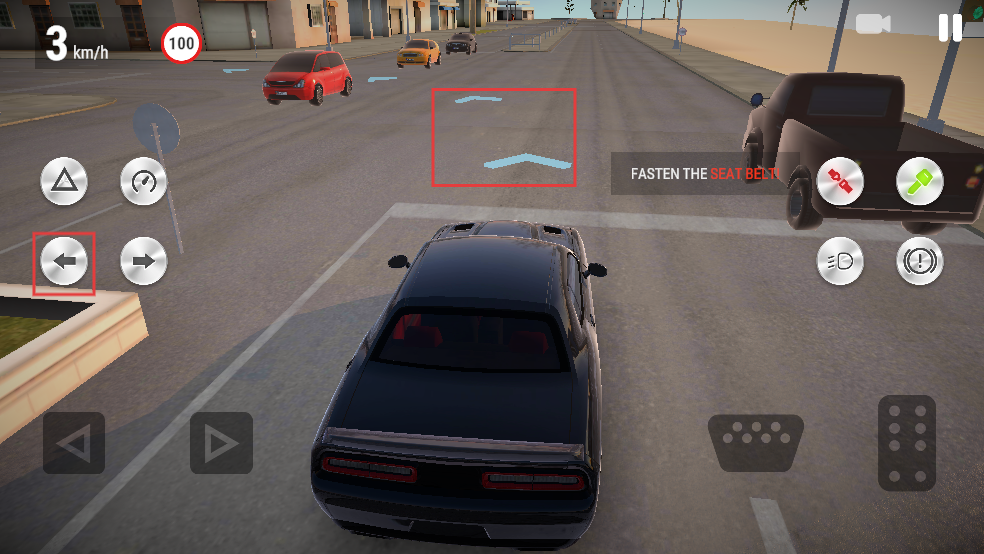Image resolution: width=984 pixels, height=554 pixels.
Task: Activate the right turn signal
Action: [143, 262]
